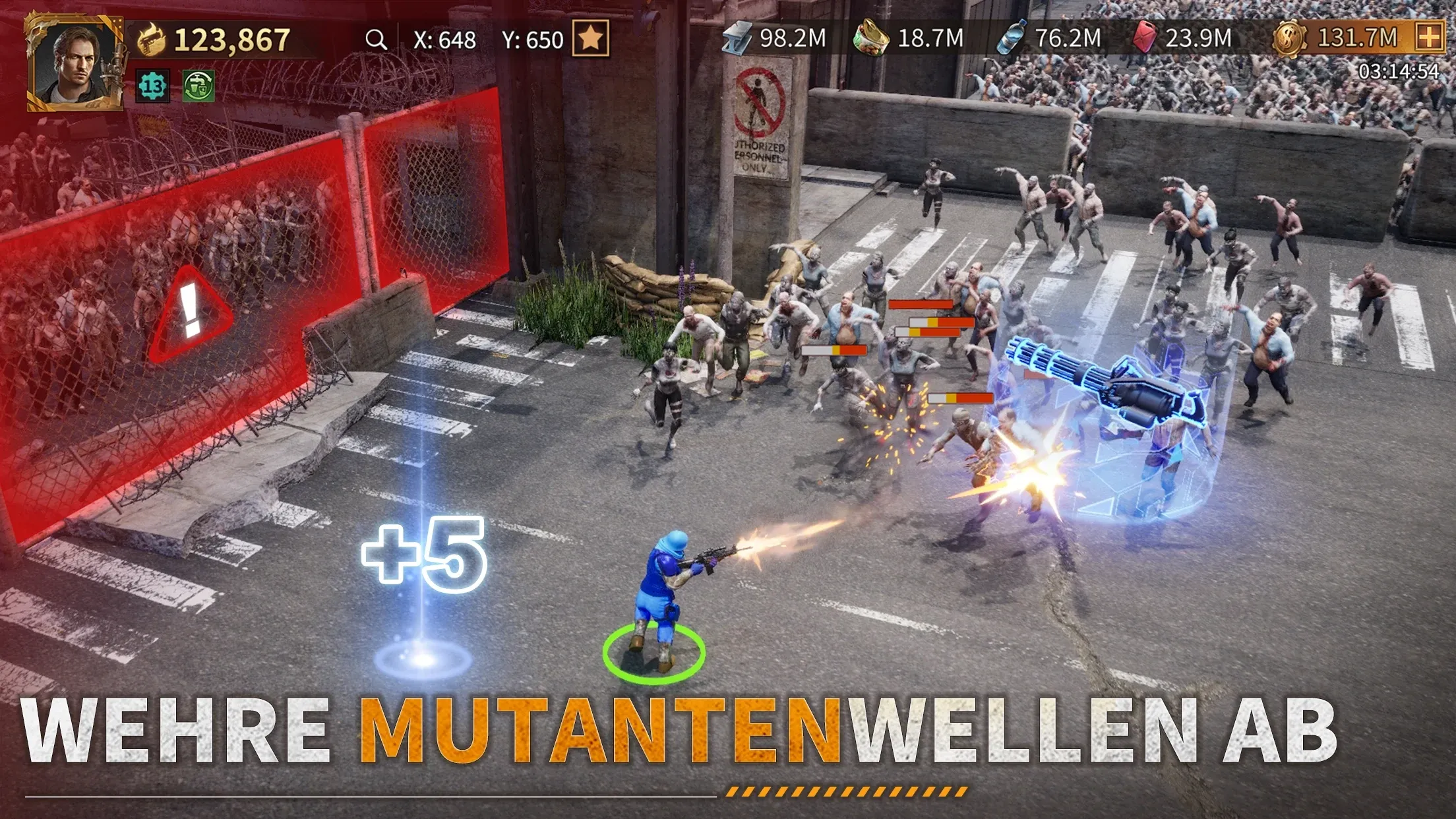The image size is (1456, 819).
Task: Select the level 13 gear badge
Action: [153, 86]
